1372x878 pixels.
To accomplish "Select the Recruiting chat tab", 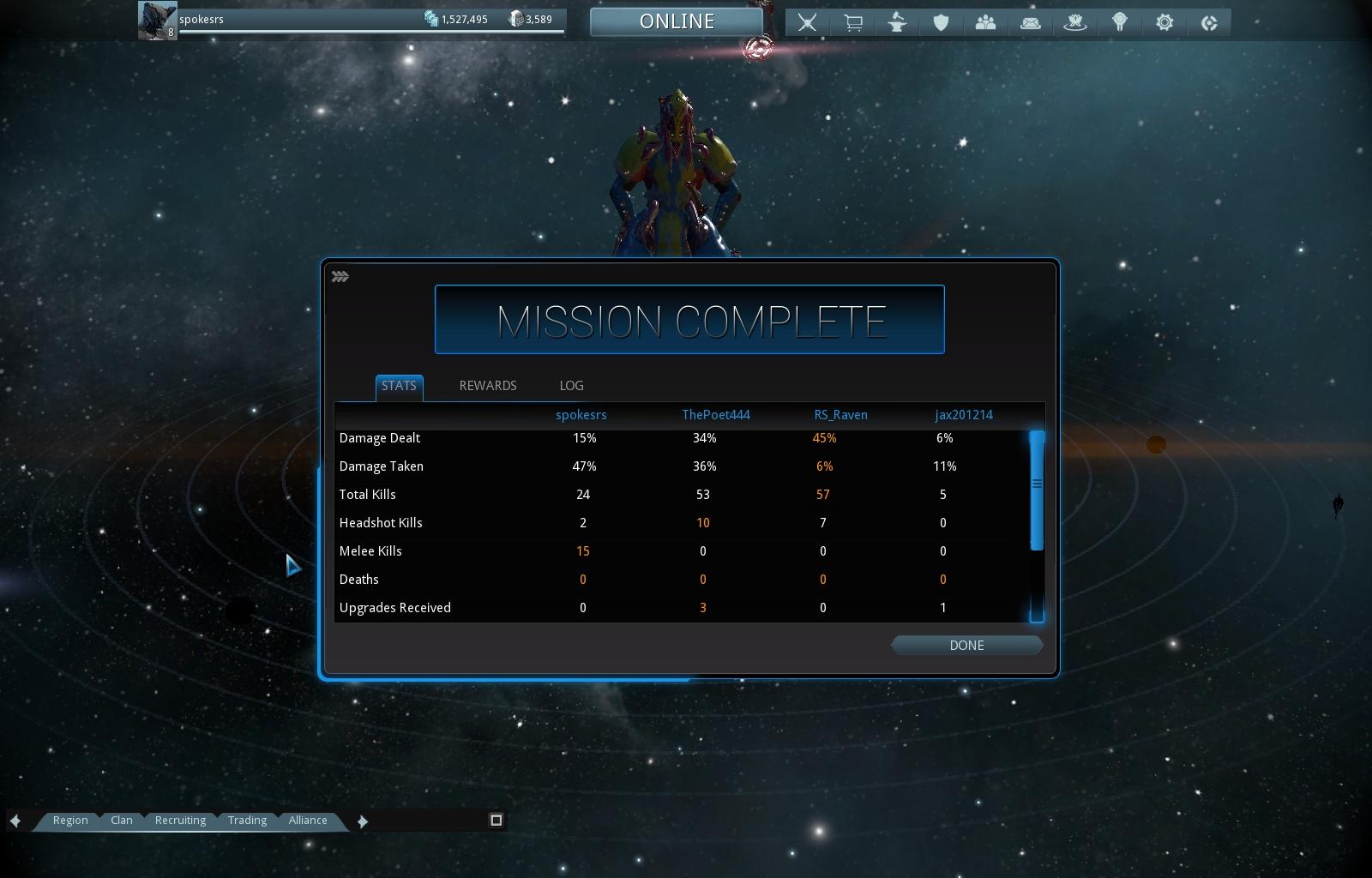I will point(180,821).
